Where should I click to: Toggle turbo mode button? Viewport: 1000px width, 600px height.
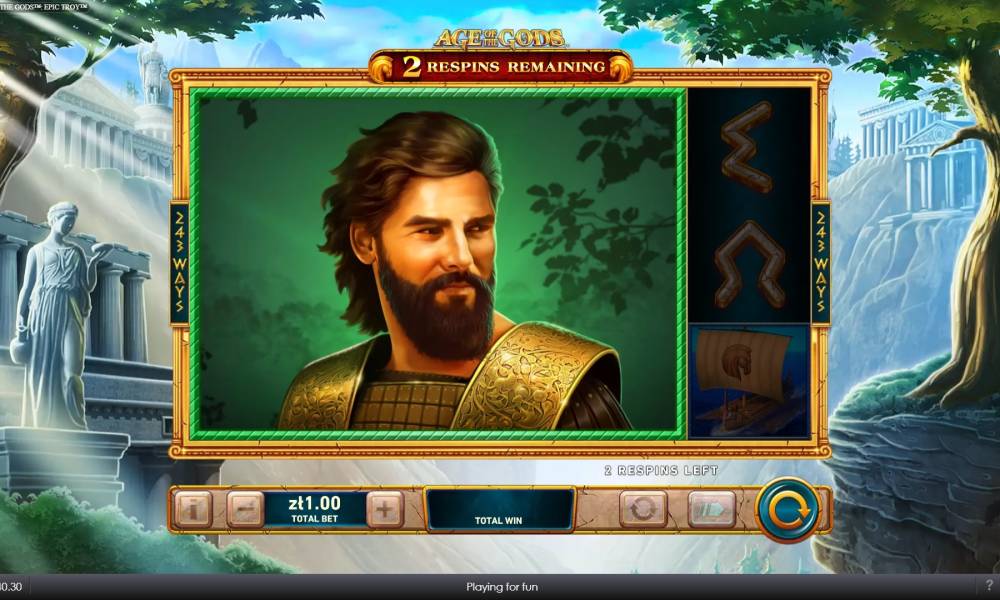click(711, 510)
